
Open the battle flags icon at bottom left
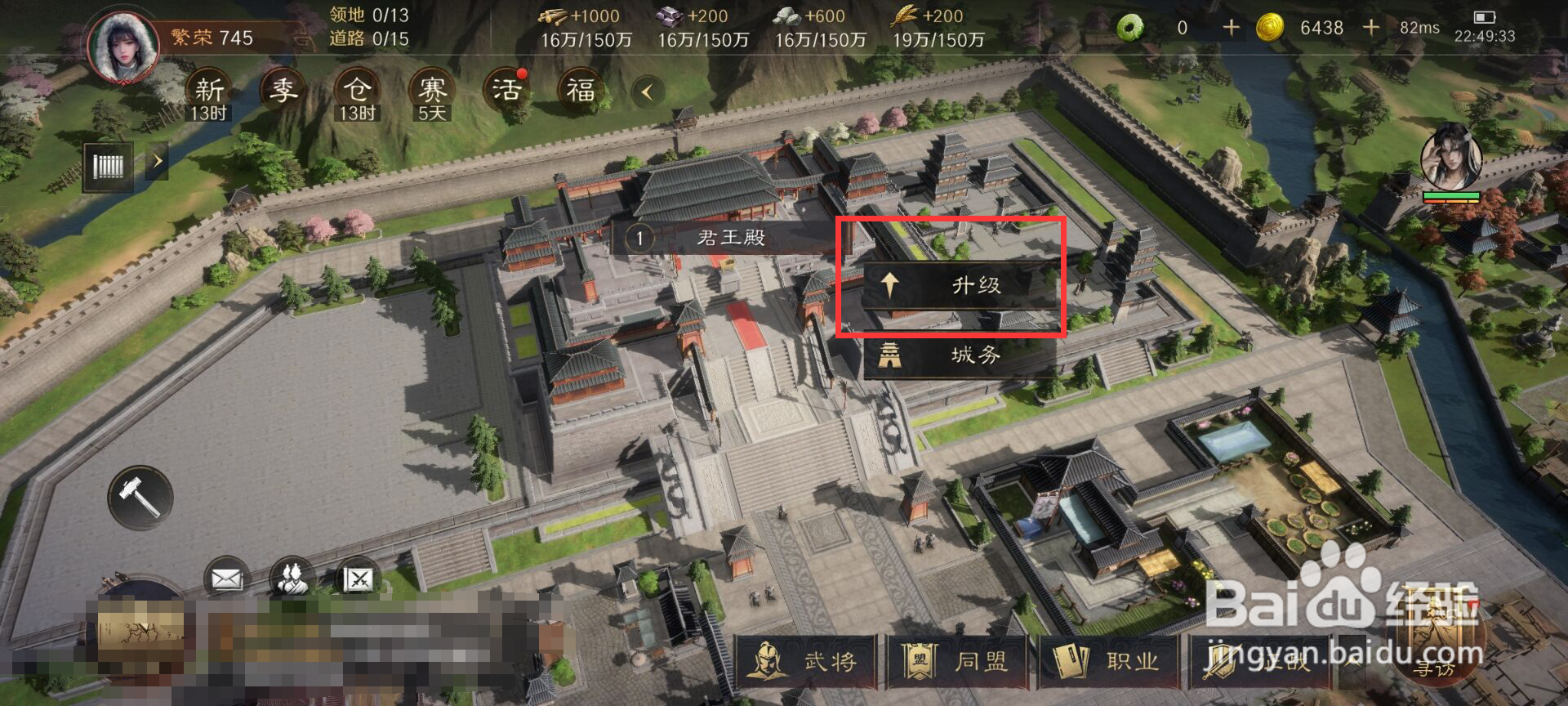pos(359,577)
